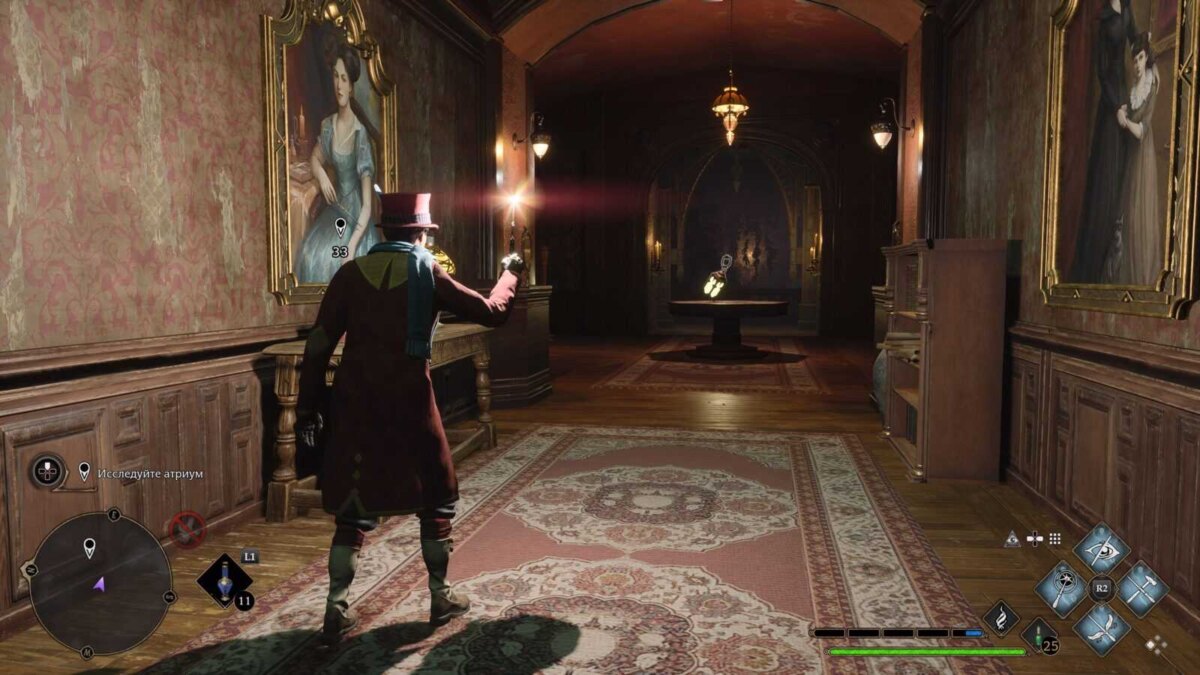Open the circular minimap
Screen dimensions: 1200x675
[x=100, y=583]
